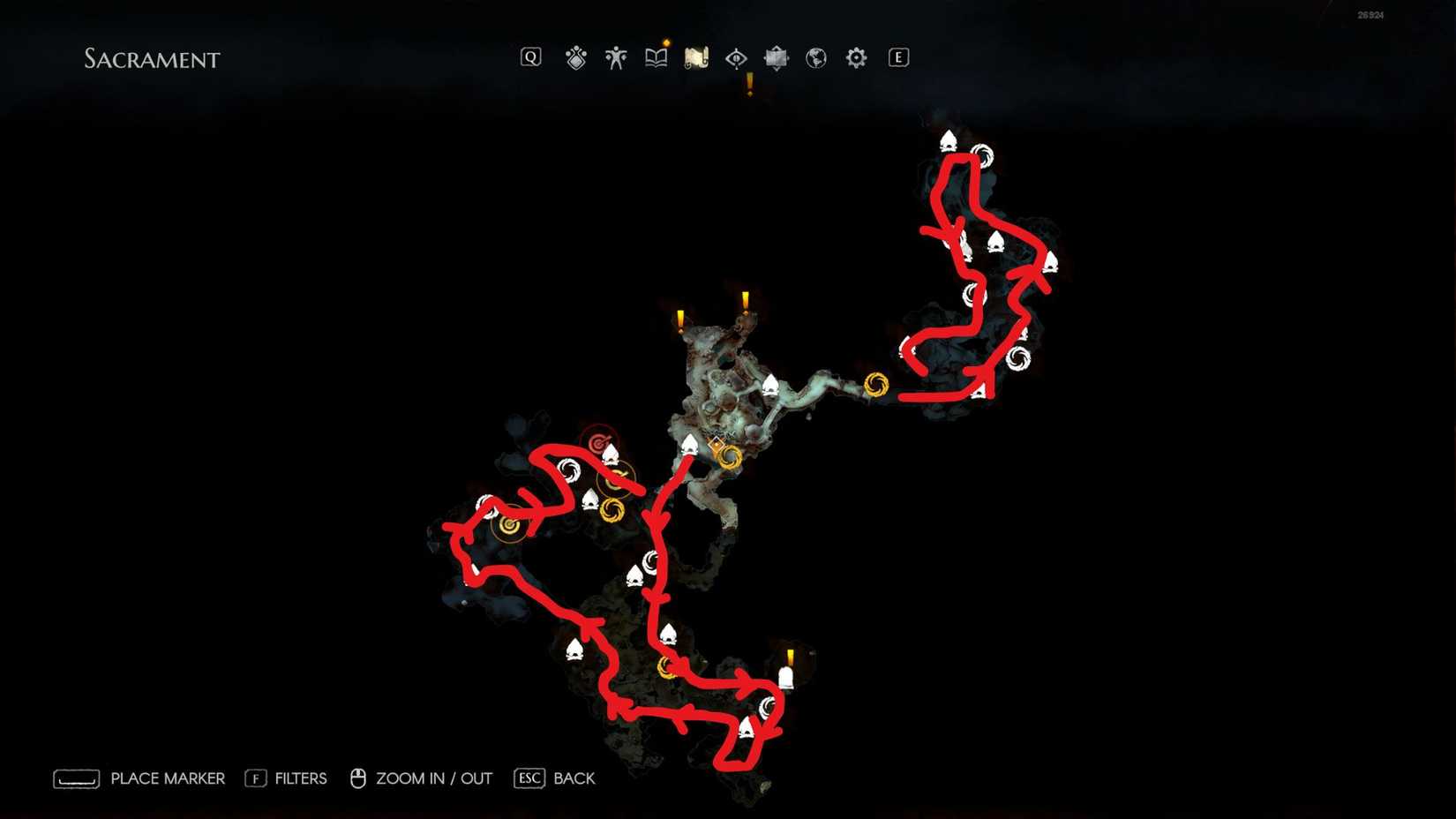This screenshot has height=819, width=1456.
Task: Switch to the world globe tab
Action: coord(816,57)
